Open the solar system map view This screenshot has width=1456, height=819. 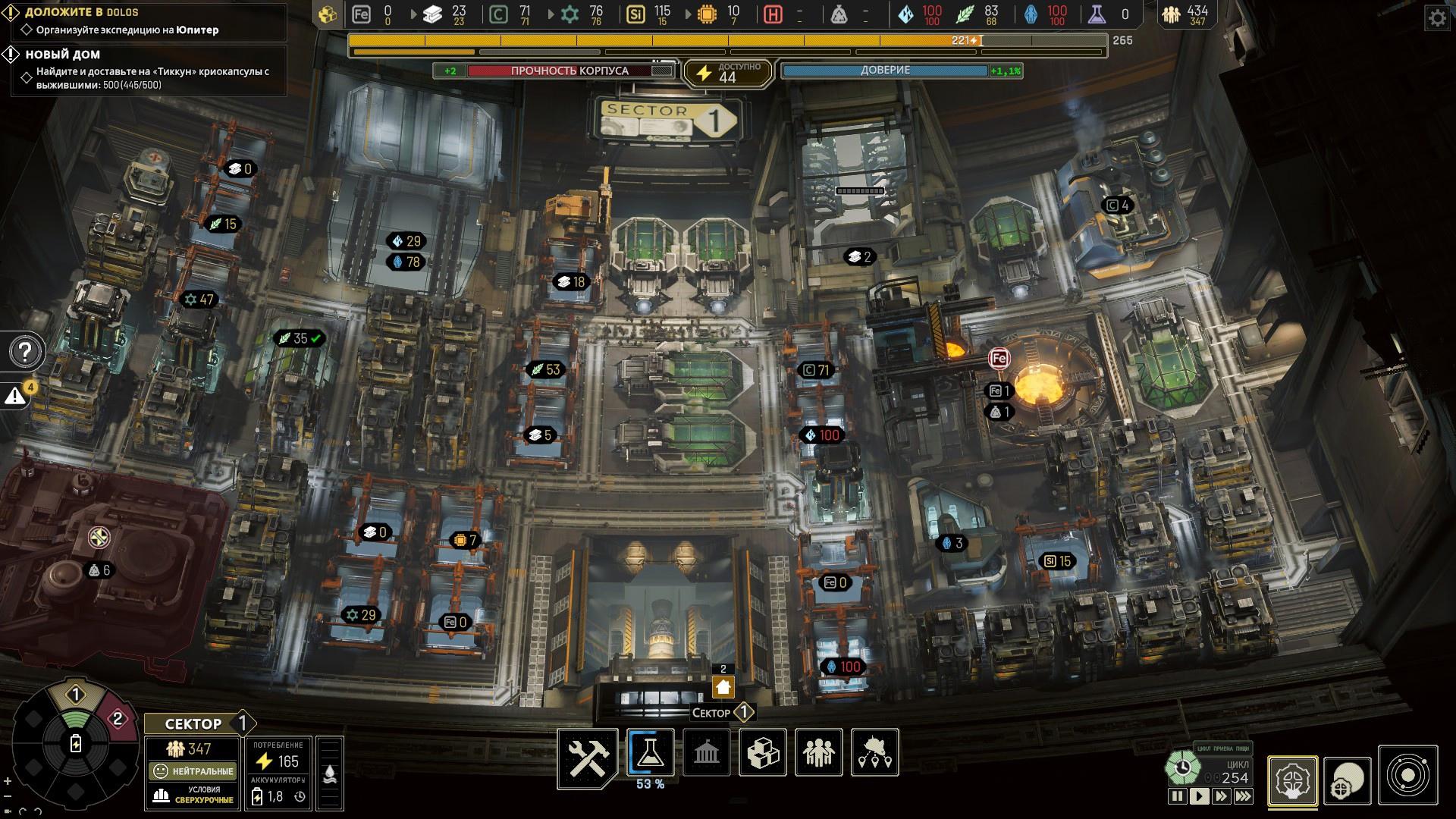[1407, 776]
